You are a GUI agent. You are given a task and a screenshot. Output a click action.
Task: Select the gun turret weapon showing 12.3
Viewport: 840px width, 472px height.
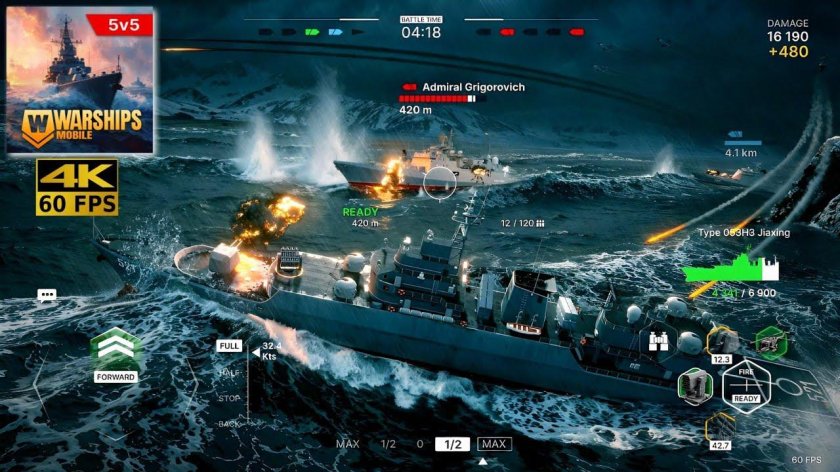[x=721, y=342]
